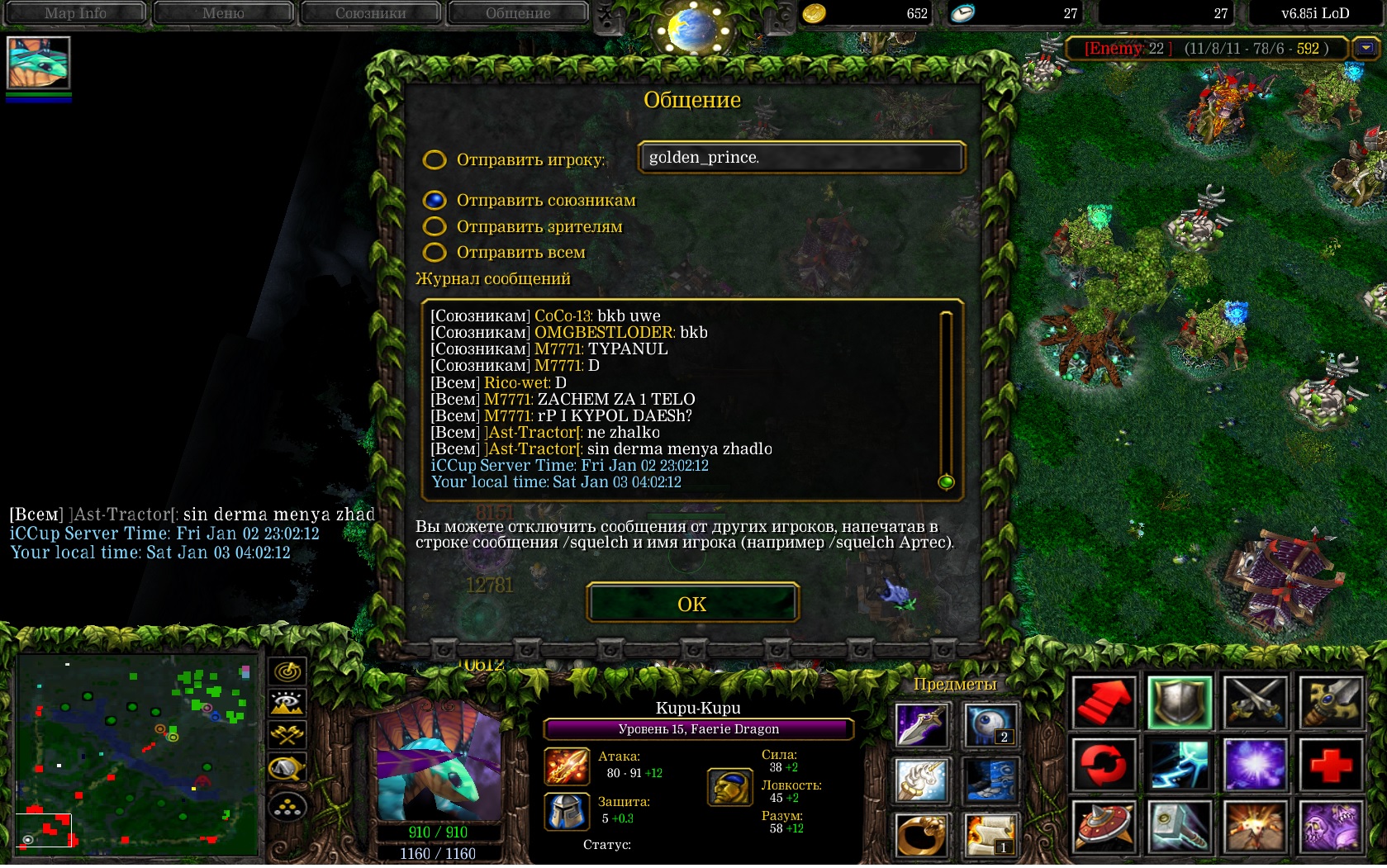This screenshot has width=1387, height=868.
Task: Select 'Отправить зрителям' radio option
Action: click(435, 226)
